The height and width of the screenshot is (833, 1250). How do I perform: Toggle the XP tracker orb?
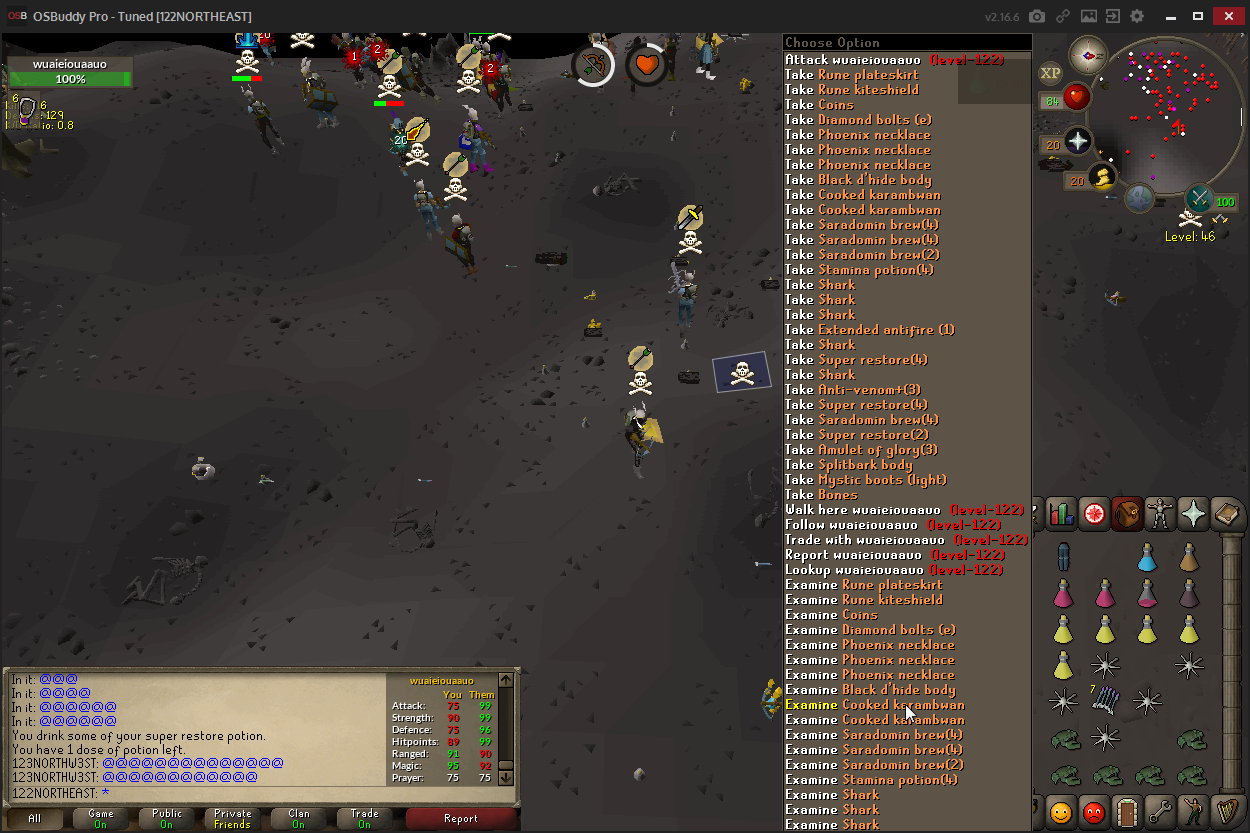pyautogui.click(x=1050, y=73)
